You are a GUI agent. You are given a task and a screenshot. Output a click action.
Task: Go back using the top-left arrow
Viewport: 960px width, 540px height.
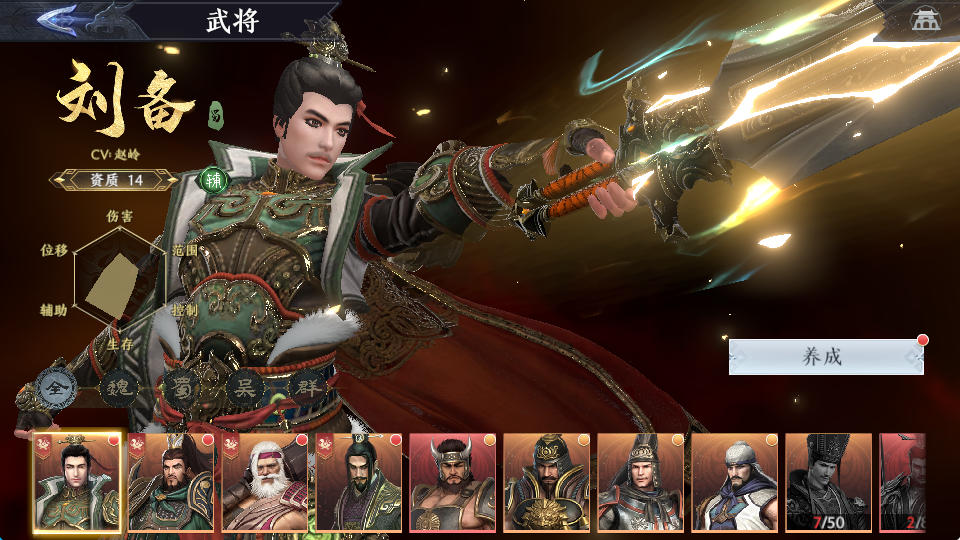tap(60, 19)
